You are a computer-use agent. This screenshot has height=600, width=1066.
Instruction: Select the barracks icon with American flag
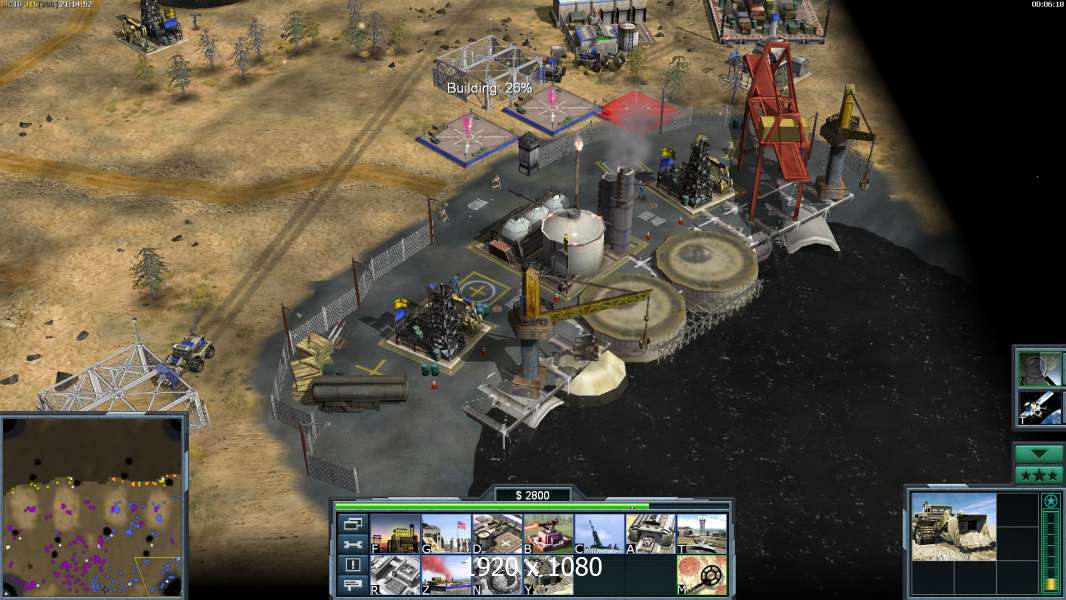point(445,534)
